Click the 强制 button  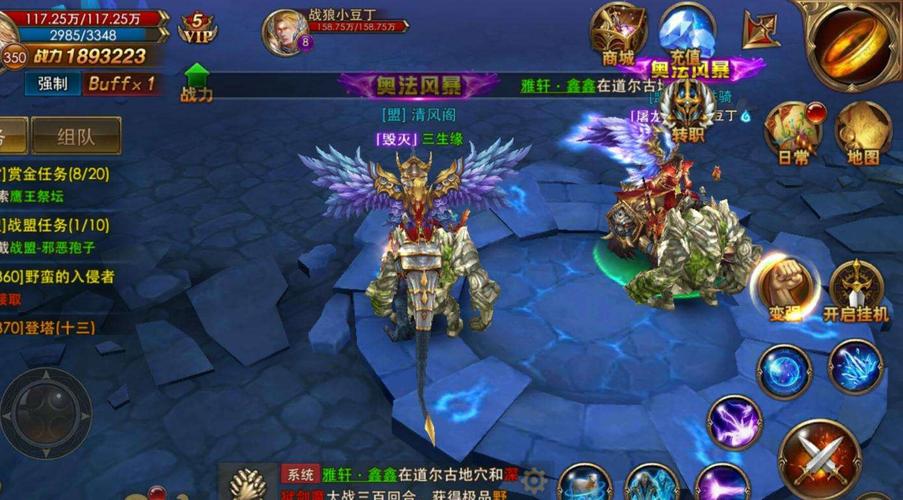(x=53, y=84)
